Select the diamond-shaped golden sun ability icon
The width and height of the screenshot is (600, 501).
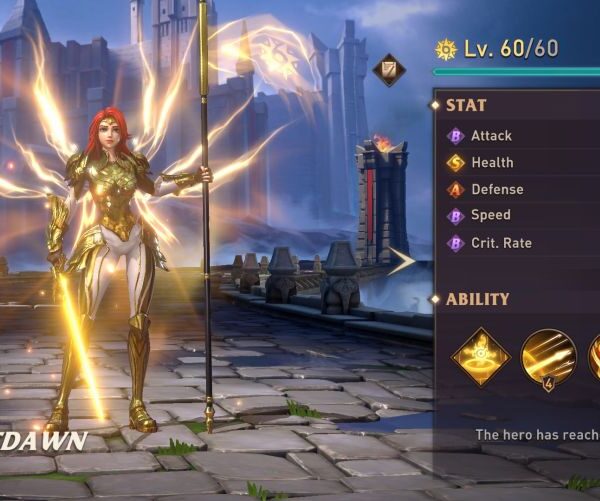(x=481, y=357)
